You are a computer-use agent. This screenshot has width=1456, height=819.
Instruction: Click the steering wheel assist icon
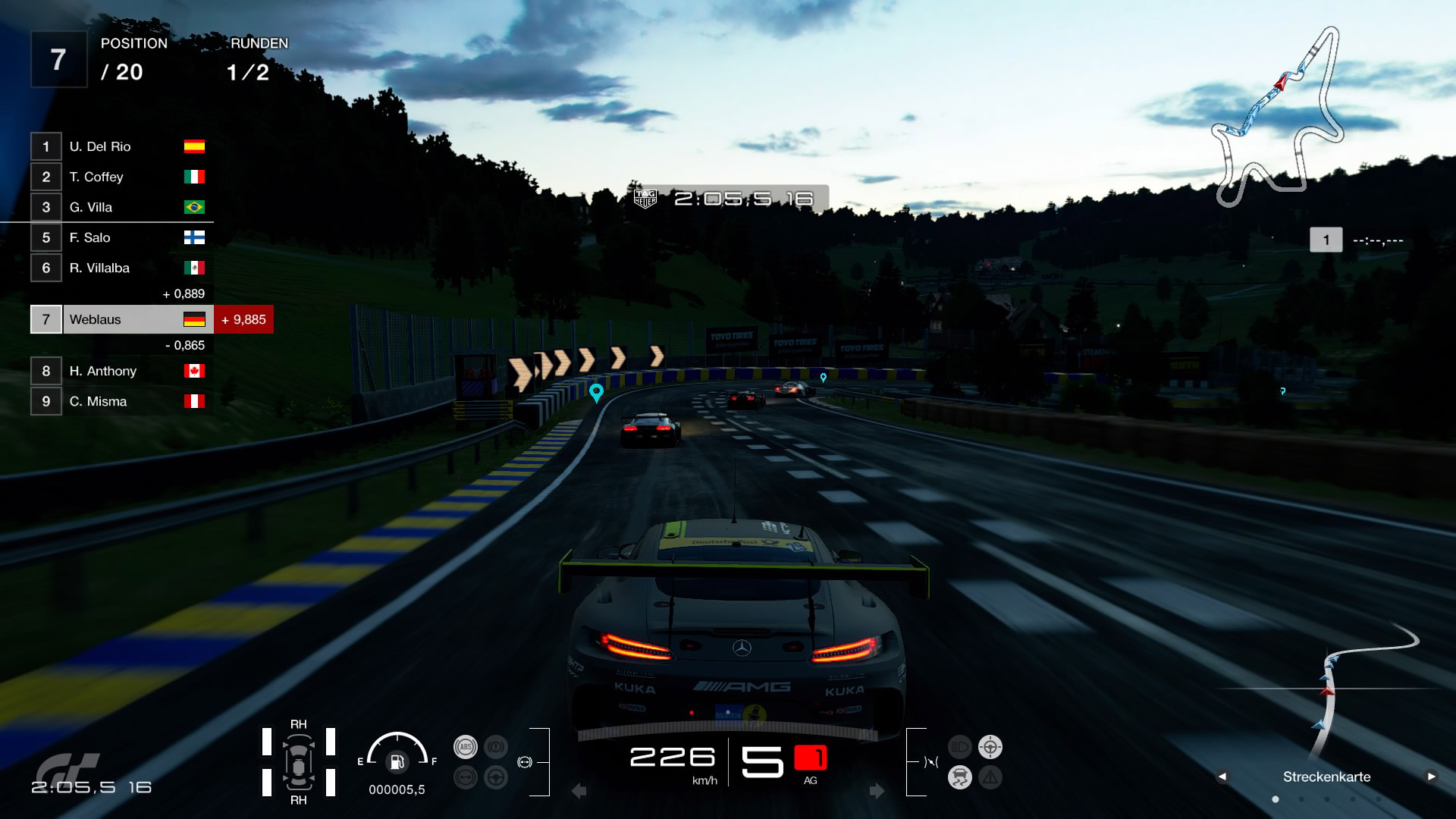[496, 777]
